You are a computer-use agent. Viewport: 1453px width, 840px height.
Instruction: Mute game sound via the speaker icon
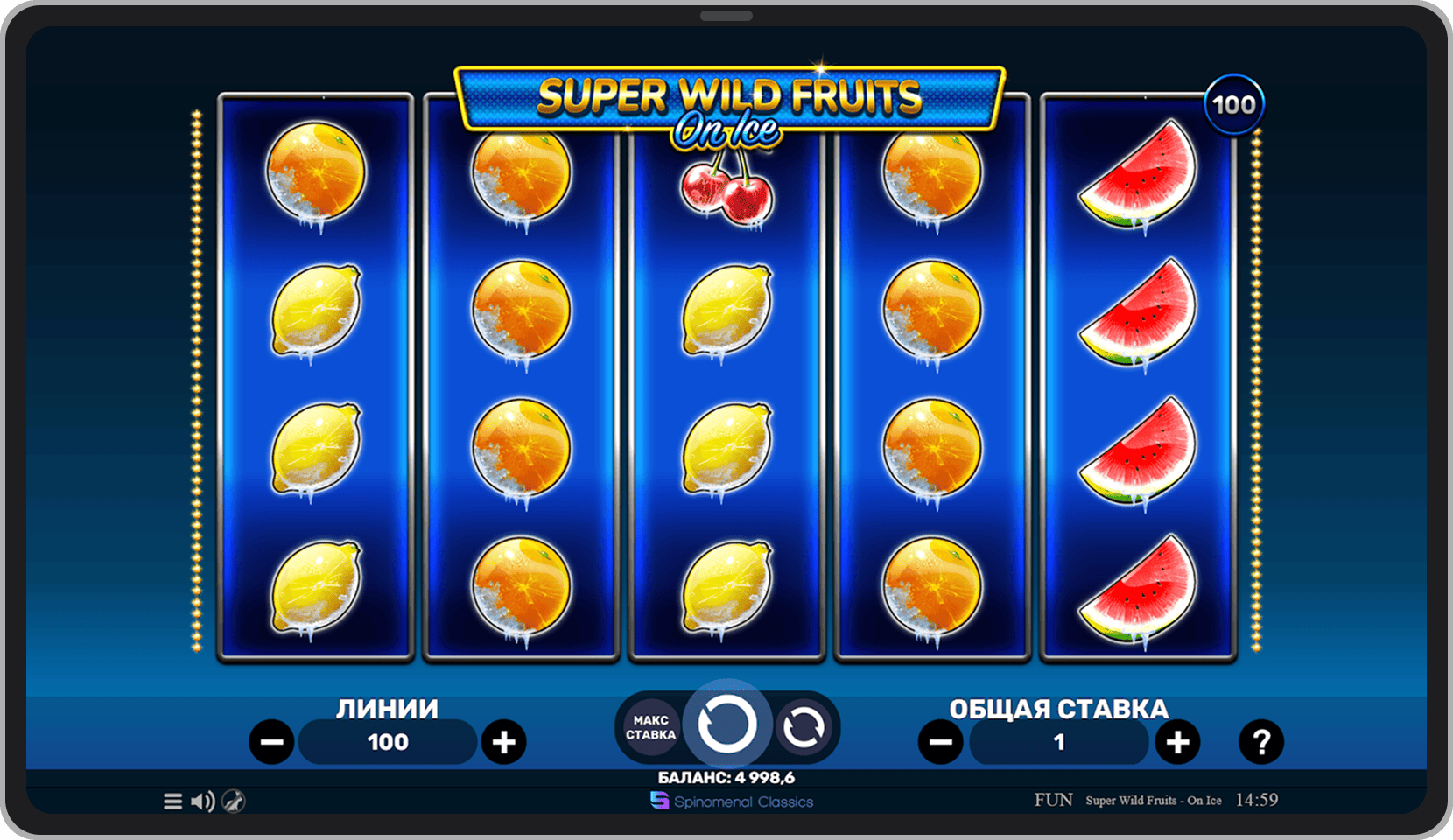click(202, 801)
